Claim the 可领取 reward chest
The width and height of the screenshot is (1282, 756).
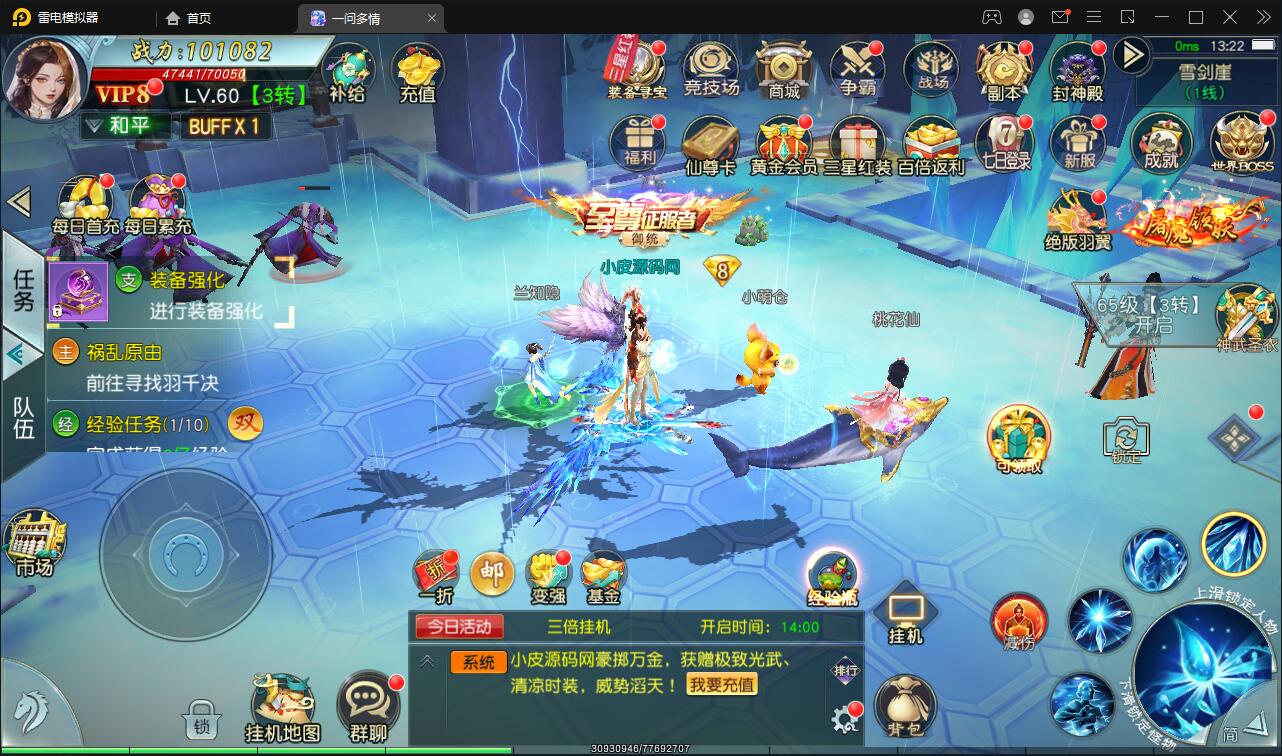pos(1018,438)
